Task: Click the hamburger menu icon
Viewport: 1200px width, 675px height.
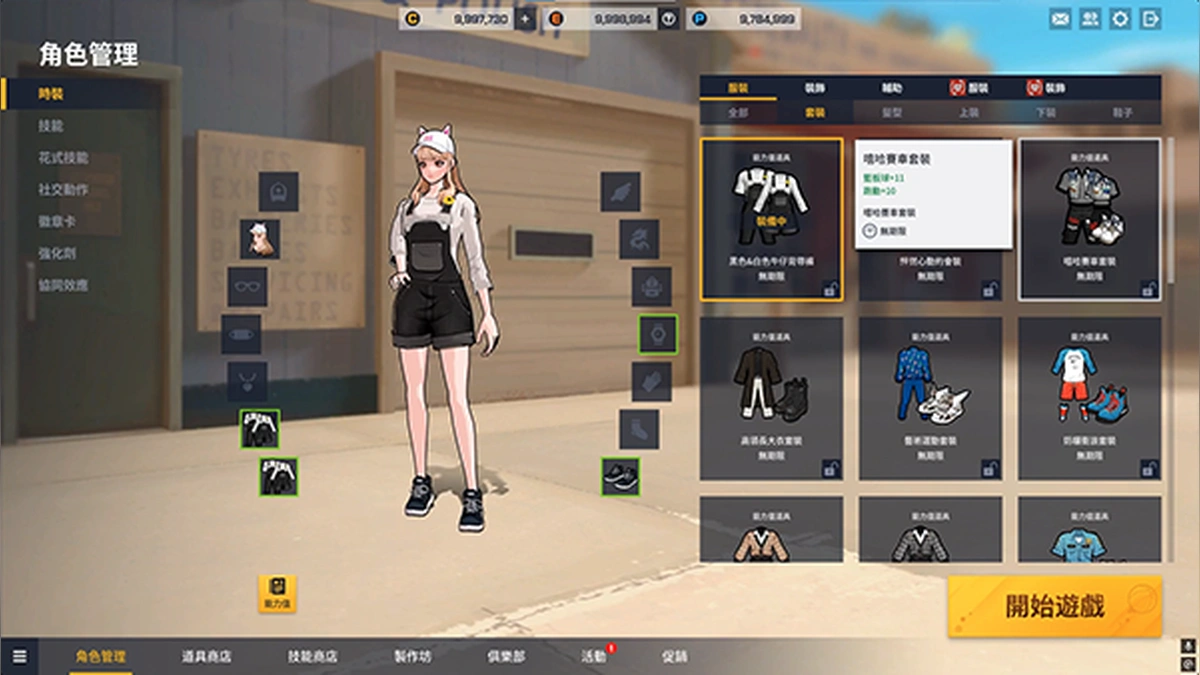Action: click(20, 657)
